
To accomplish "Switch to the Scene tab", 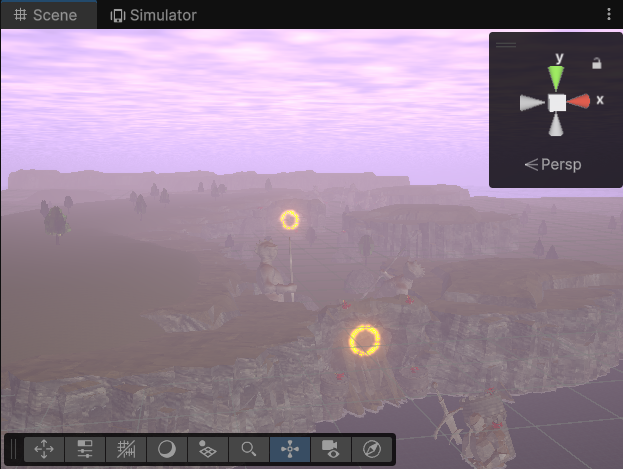I will coord(46,15).
